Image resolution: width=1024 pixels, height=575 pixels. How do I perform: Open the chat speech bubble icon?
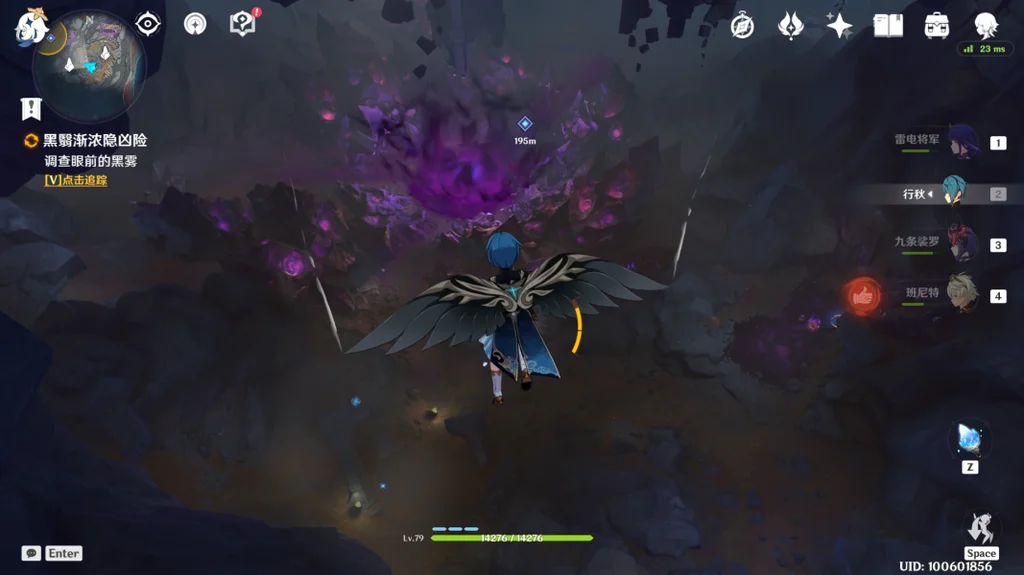tap(31, 553)
